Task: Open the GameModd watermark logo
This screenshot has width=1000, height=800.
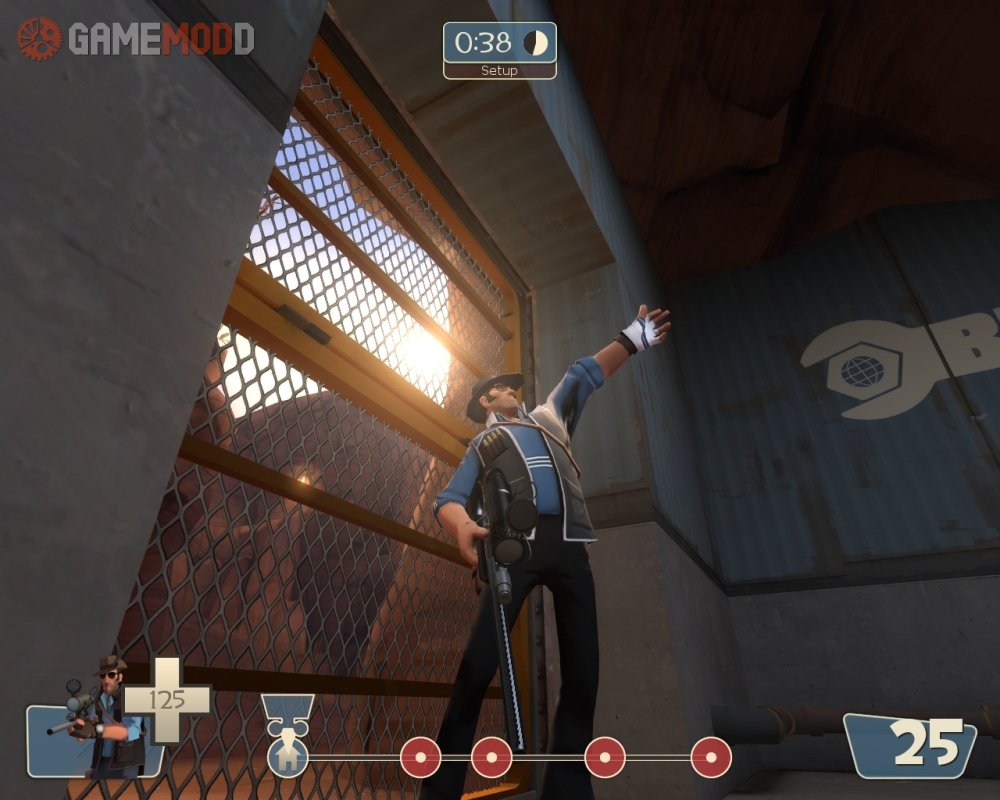Action: tap(136, 39)
